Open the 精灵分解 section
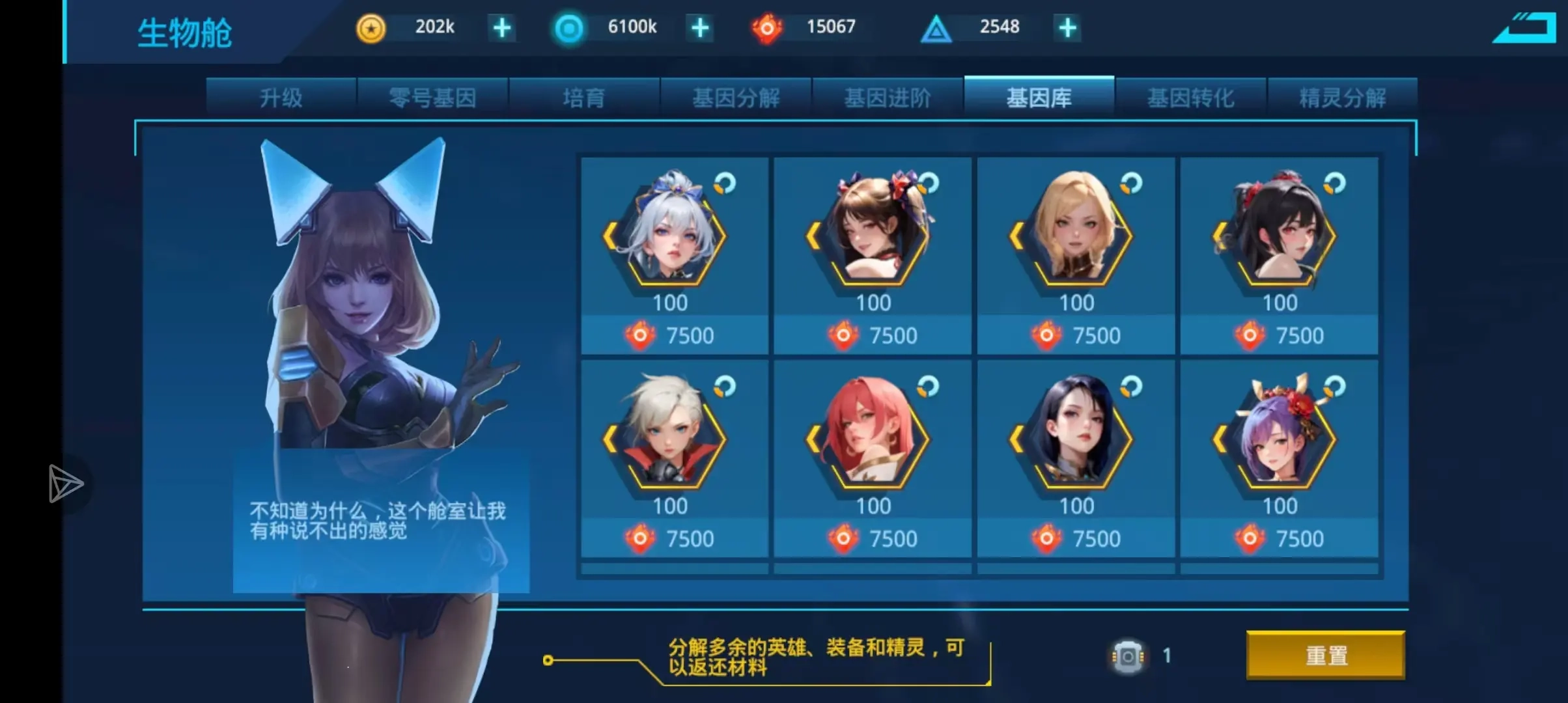Screen dimensions: 1568x703 click(x=1341, y=98)
